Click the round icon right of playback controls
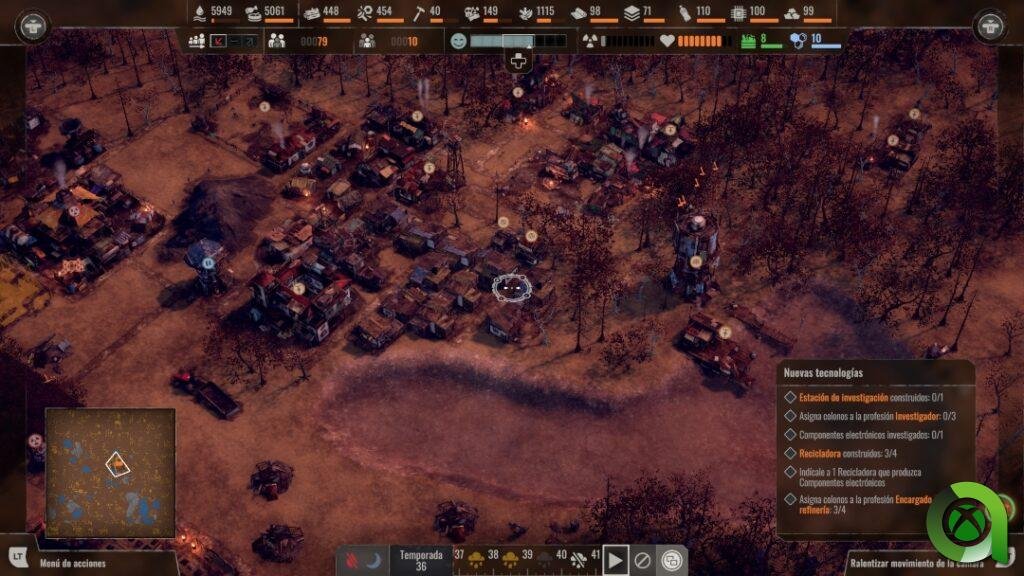 tap(673, 560)
